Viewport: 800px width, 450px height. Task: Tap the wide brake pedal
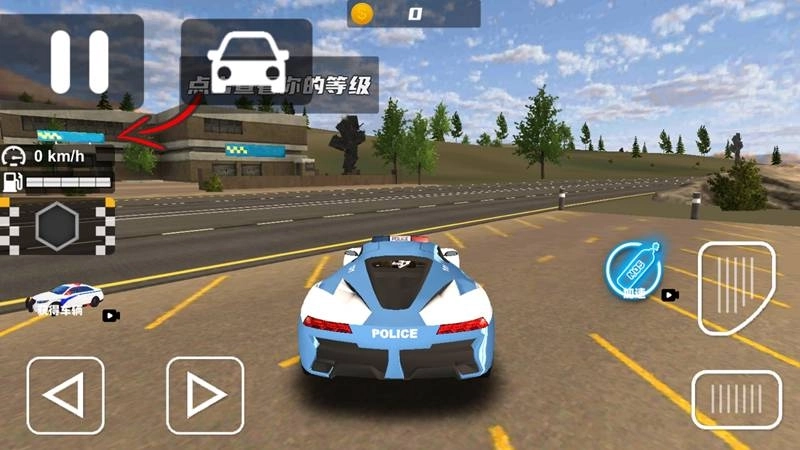click(x=737, y=400)
